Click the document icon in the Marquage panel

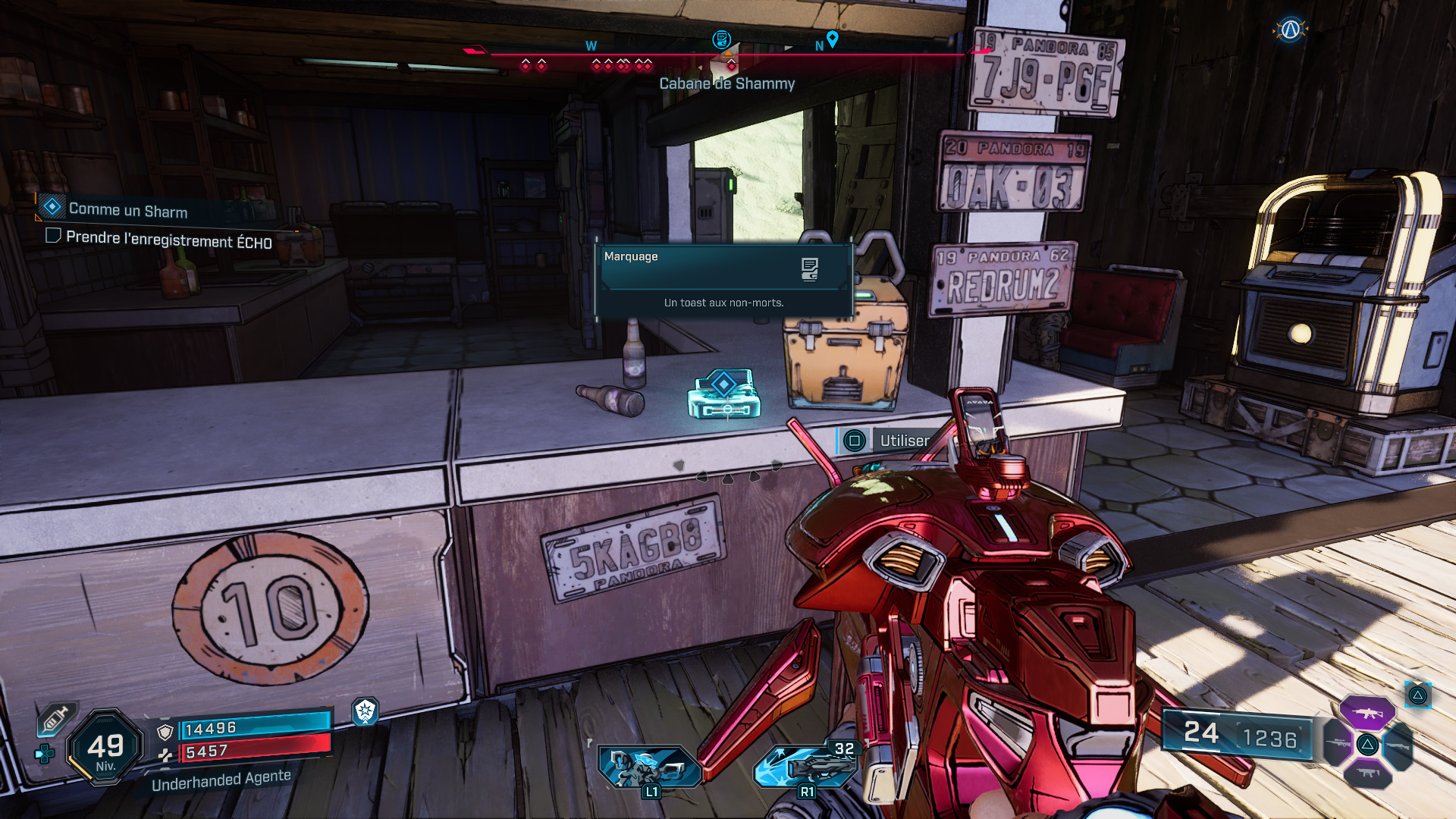(809, 268)
